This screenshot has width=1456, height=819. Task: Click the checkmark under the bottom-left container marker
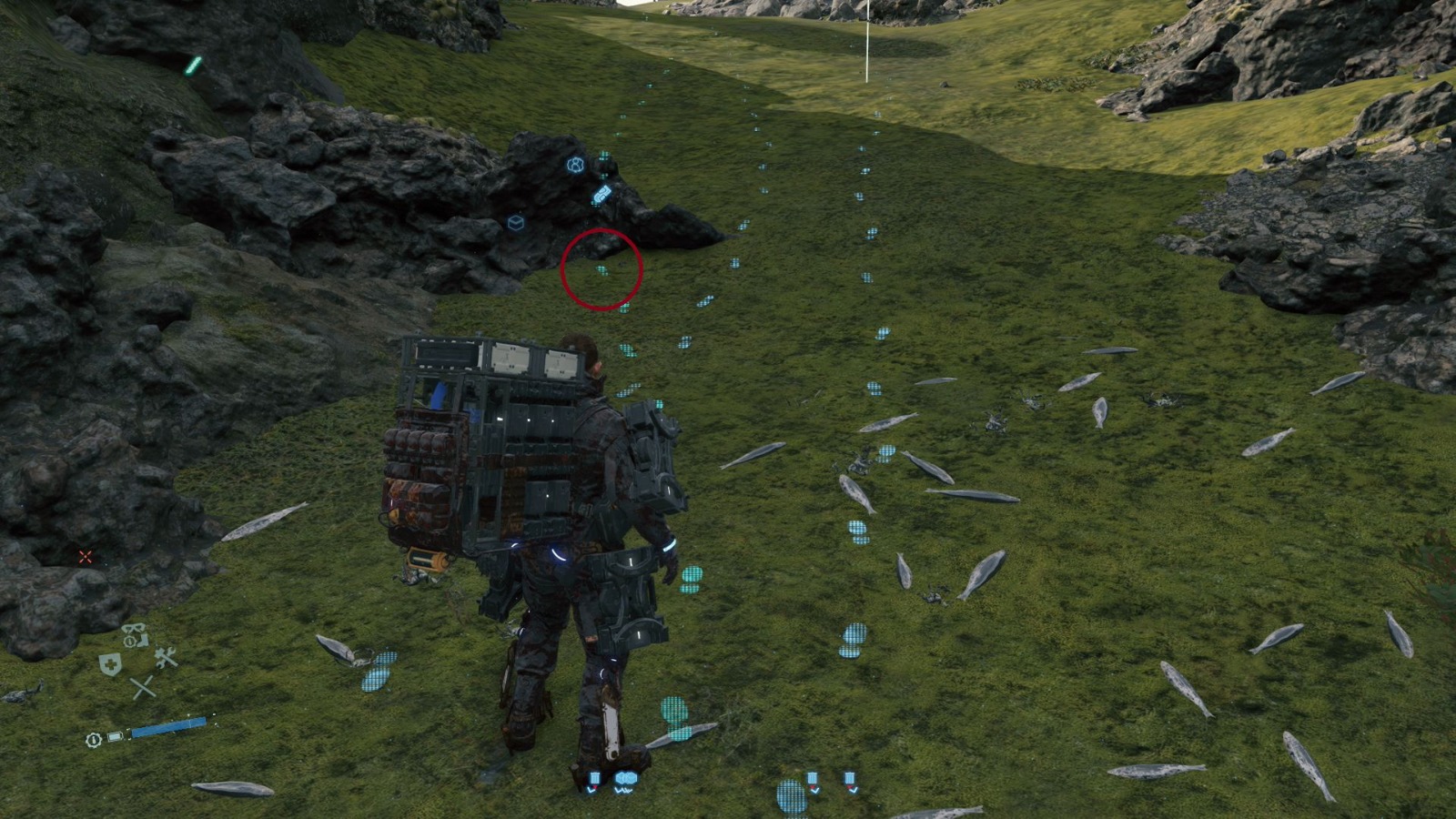592,789
